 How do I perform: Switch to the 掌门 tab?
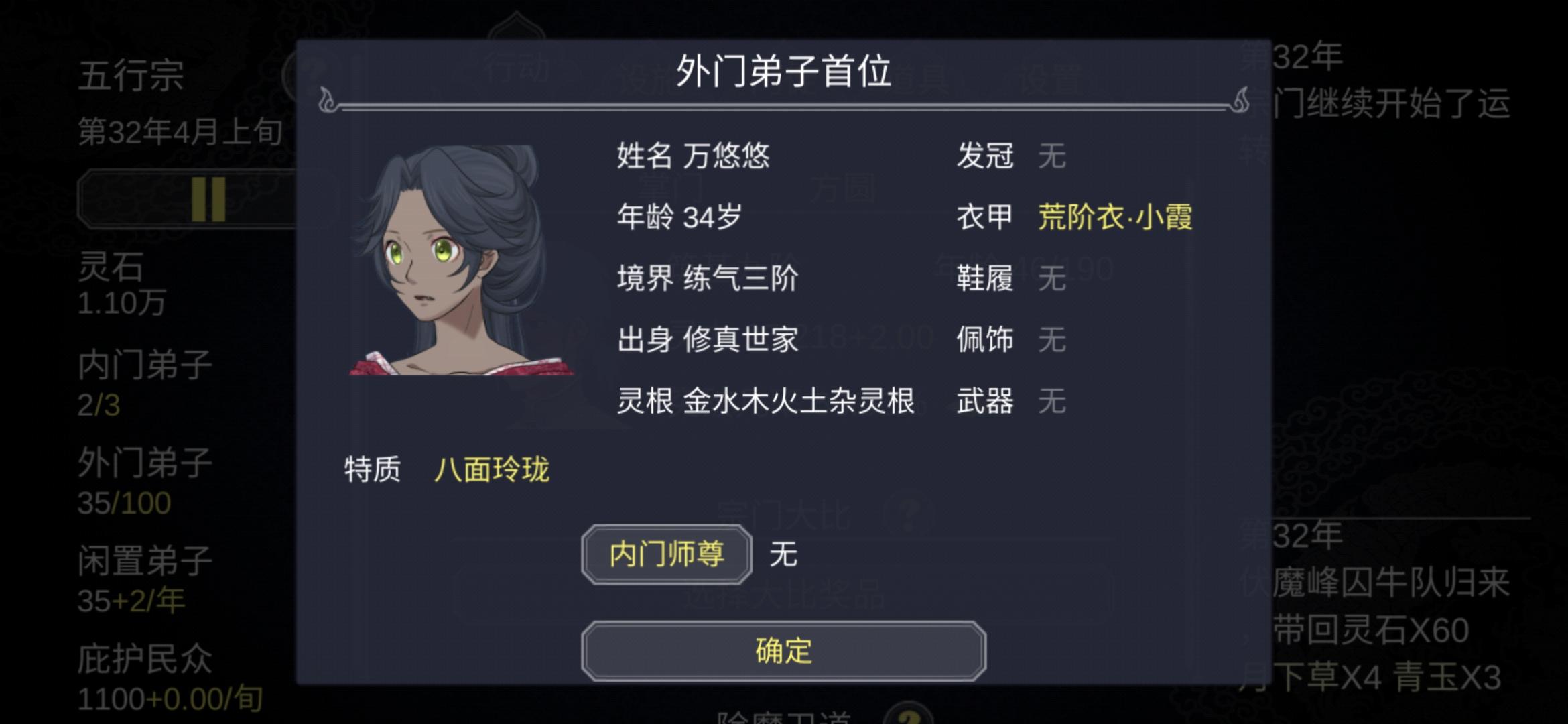click(x=671, y=188)
